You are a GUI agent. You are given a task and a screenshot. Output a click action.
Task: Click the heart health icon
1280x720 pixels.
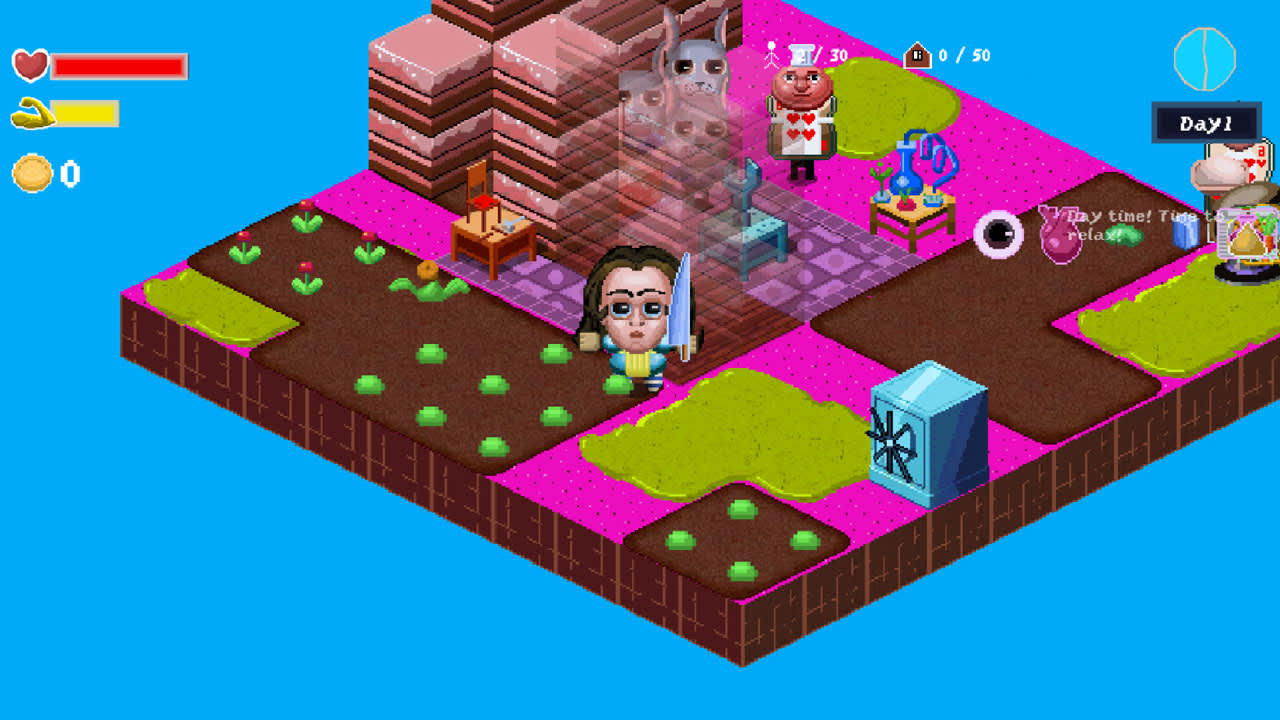tap(28, 64)
